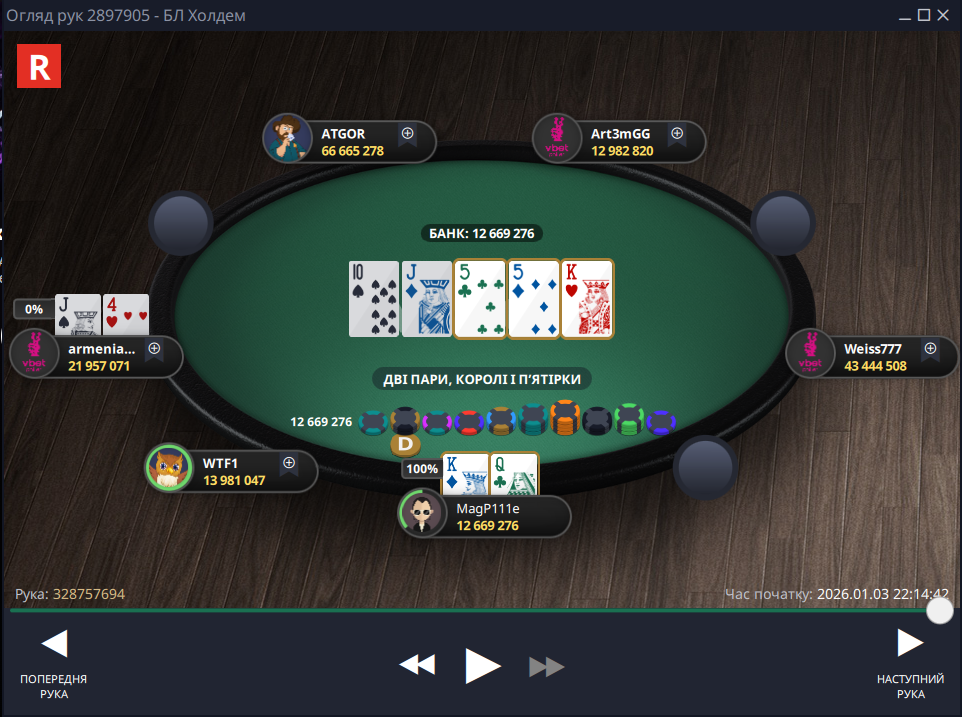The width and height of the screenshot is (962, 717).
Task: Select the ten of spades board card
Action: click(x=372, y=298)
